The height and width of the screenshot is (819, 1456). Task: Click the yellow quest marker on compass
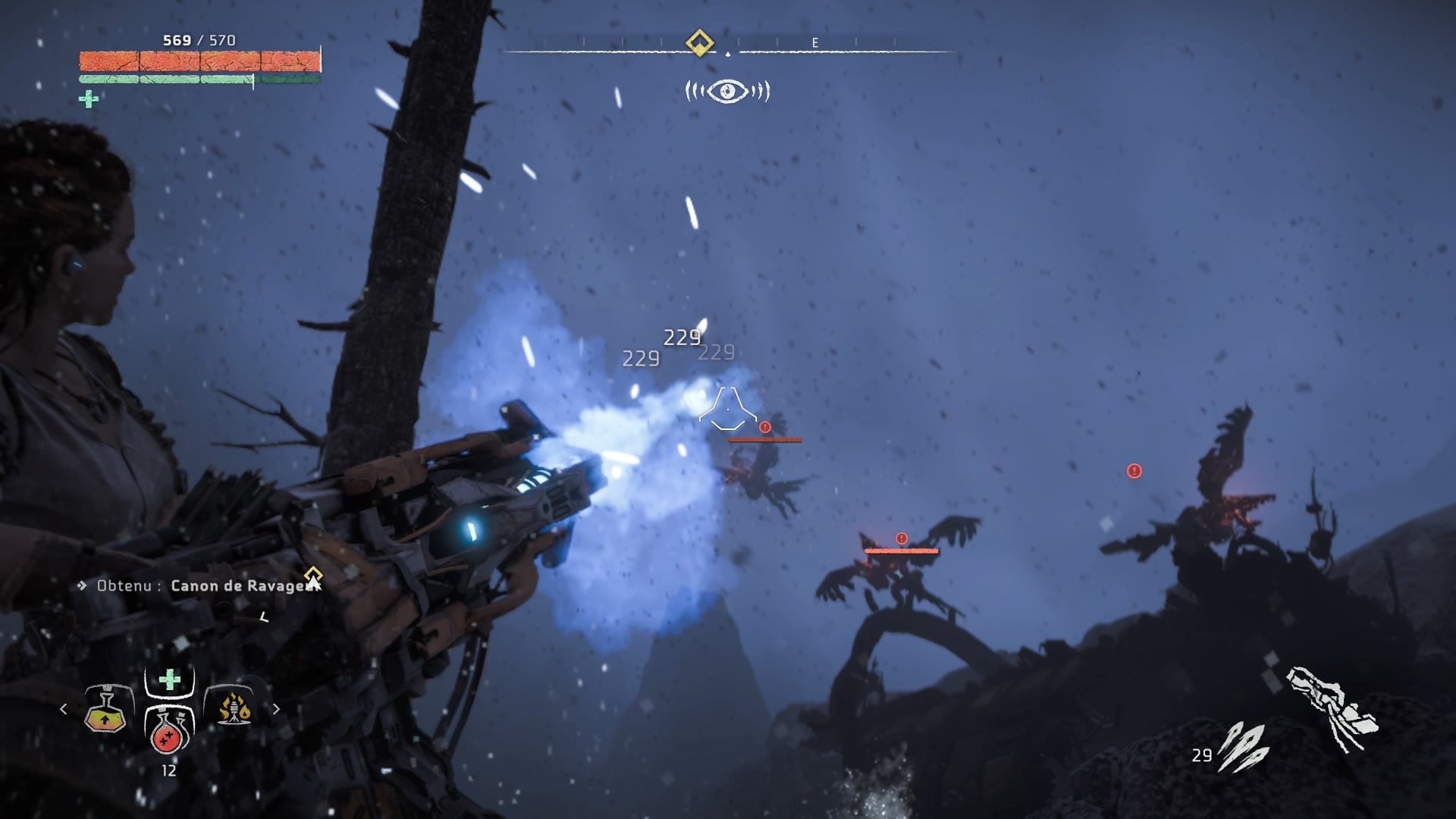[x=699, y=42]
